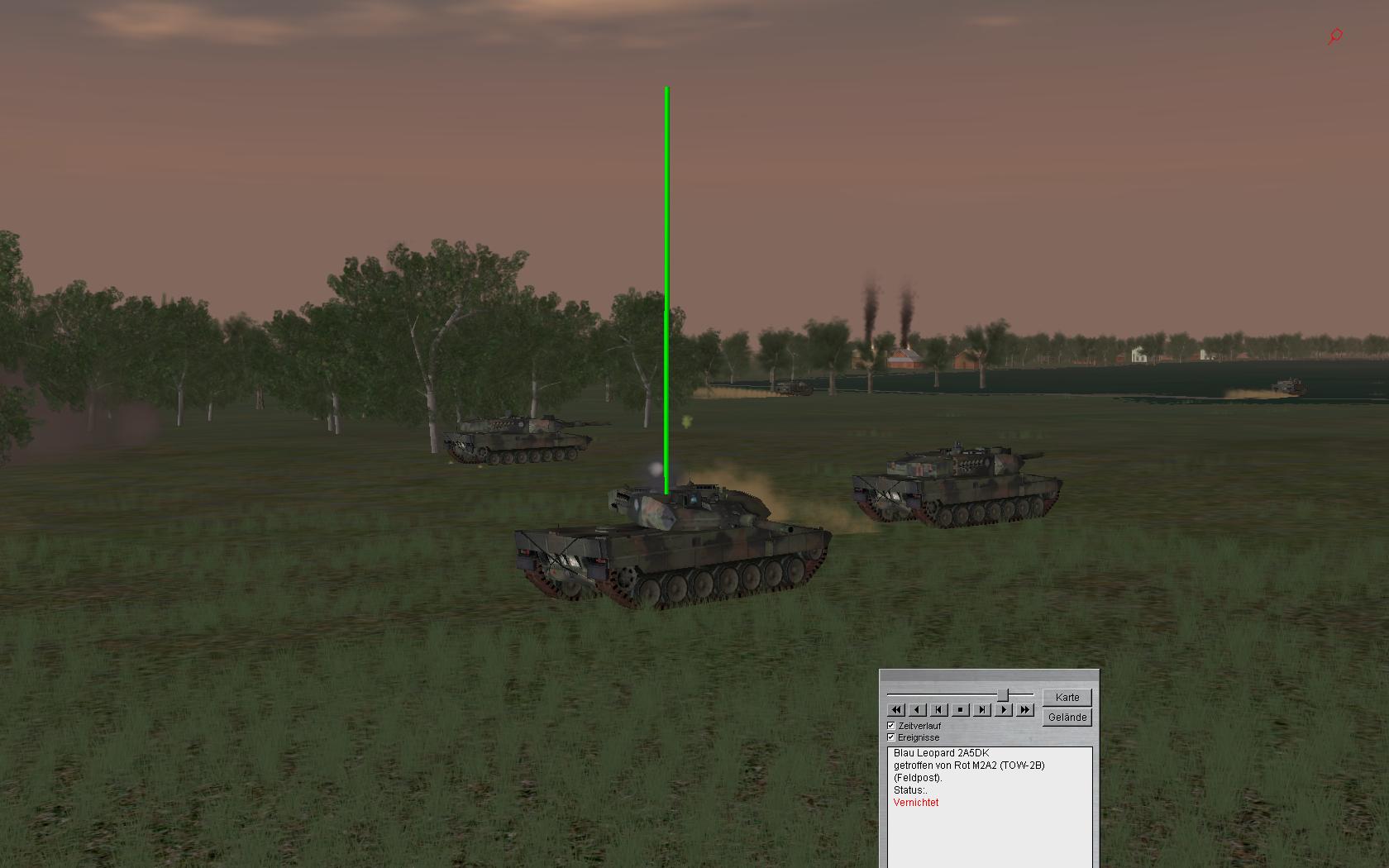Fast forward the replay
The image size is (1389, 868).
[x=1024, y=709]
